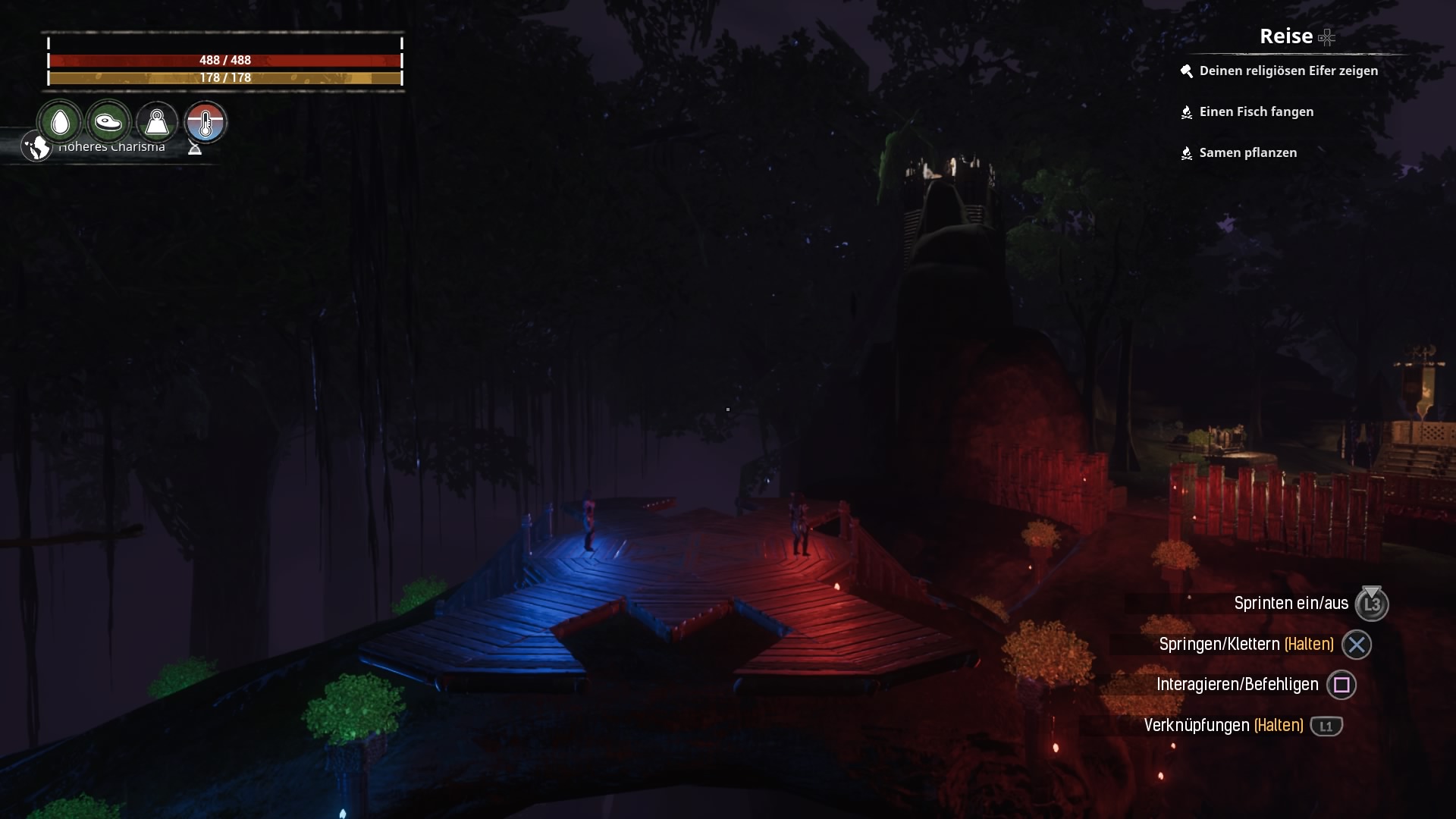Pick the 'Samen pflanzen' journey step

click(x=1247, y=152)
